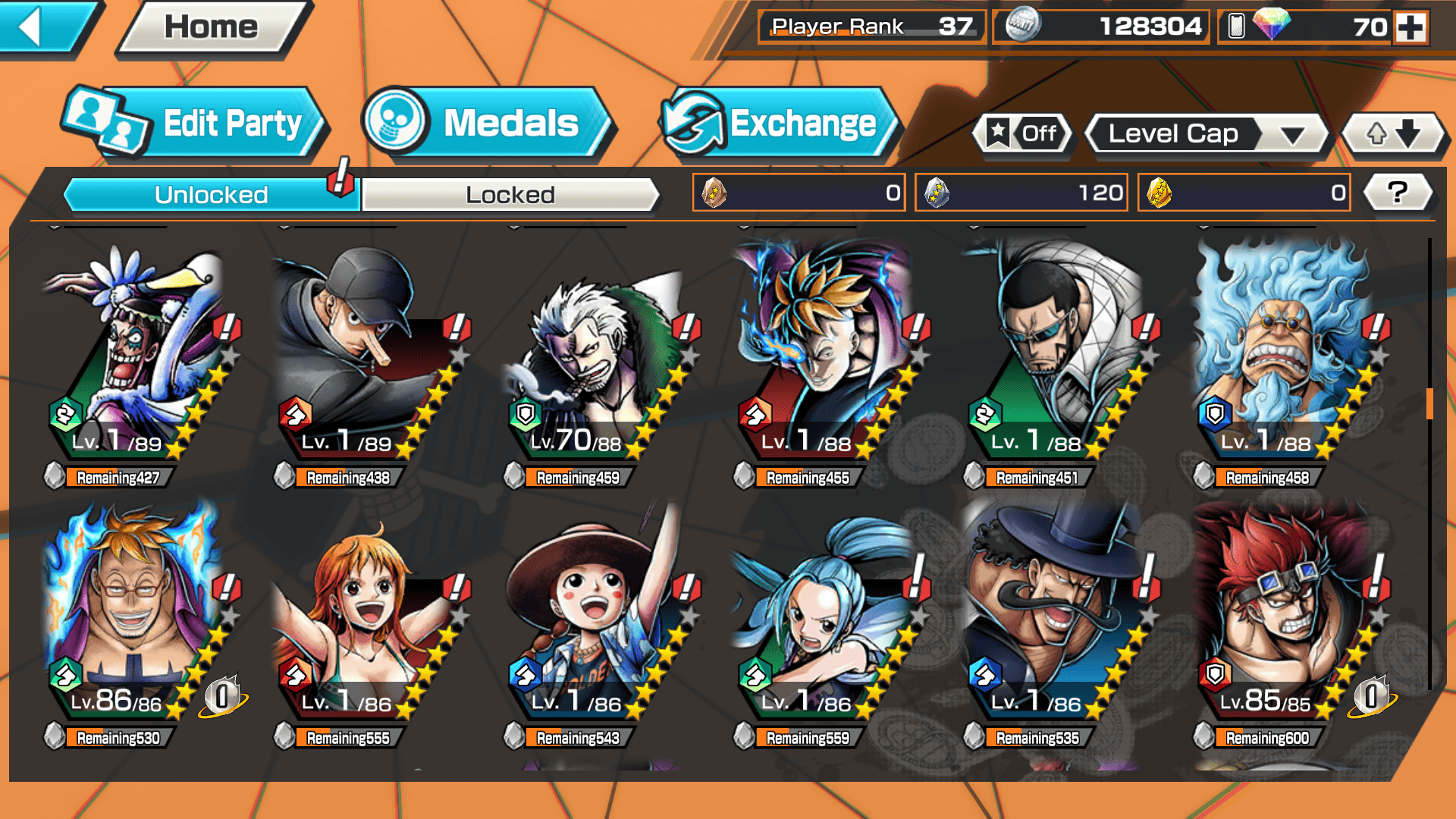This screenshot has width=1456, height=819.
Task: Choose the Lv.70/88 character portrait
Action: coord(595,356)
